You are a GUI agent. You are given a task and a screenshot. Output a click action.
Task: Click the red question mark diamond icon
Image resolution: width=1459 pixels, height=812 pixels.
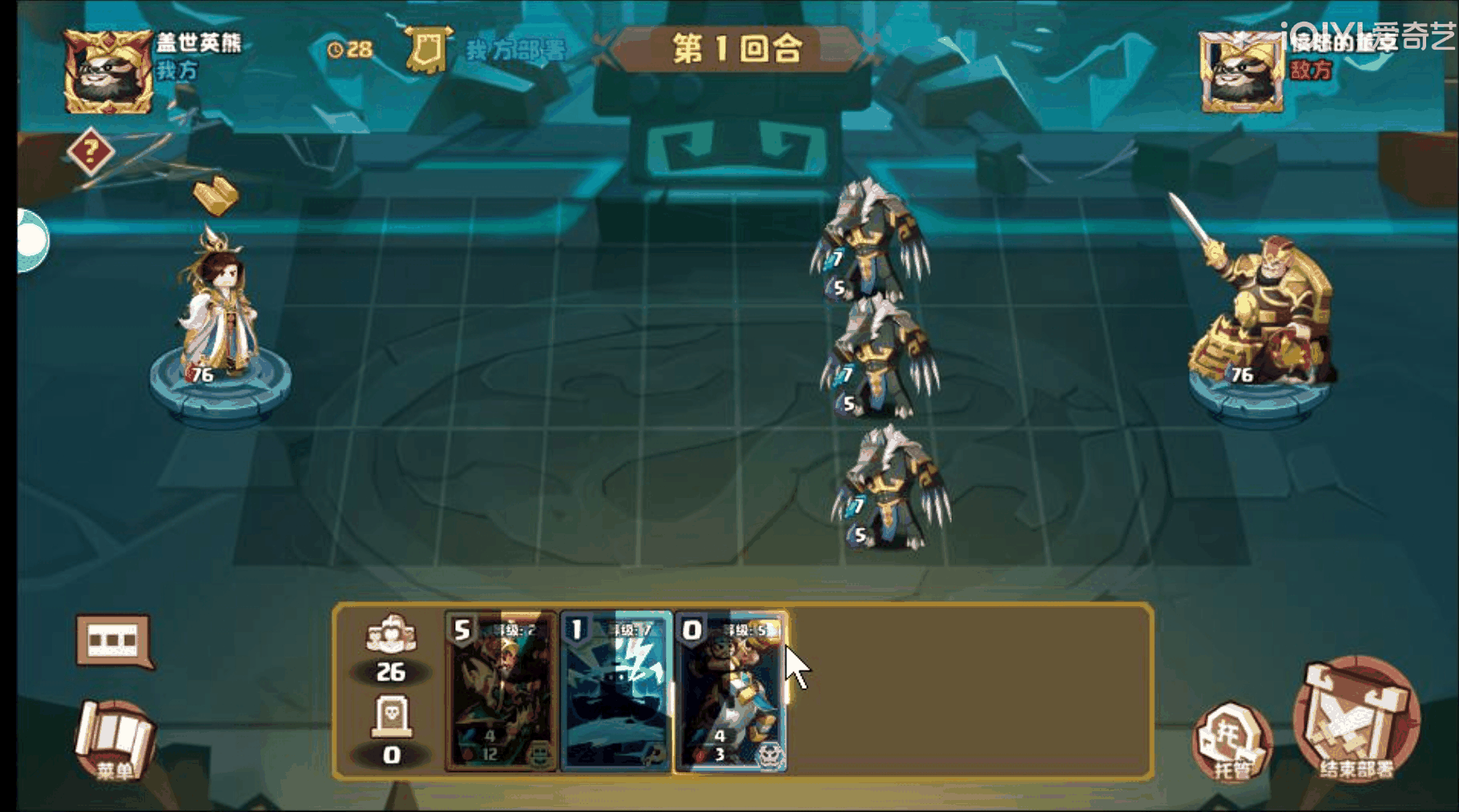pyautogui.click(x=91, y=148)
